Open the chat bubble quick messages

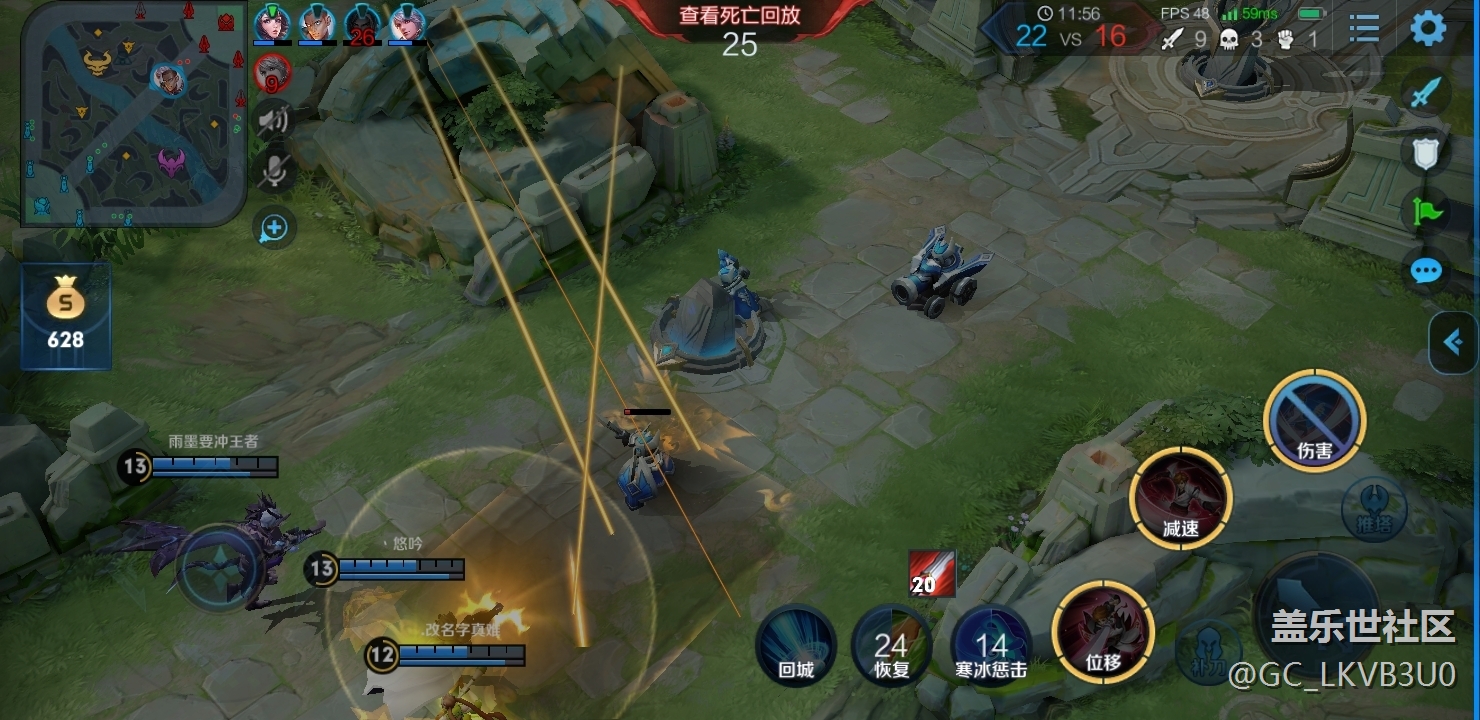(x=1426, y=270)
